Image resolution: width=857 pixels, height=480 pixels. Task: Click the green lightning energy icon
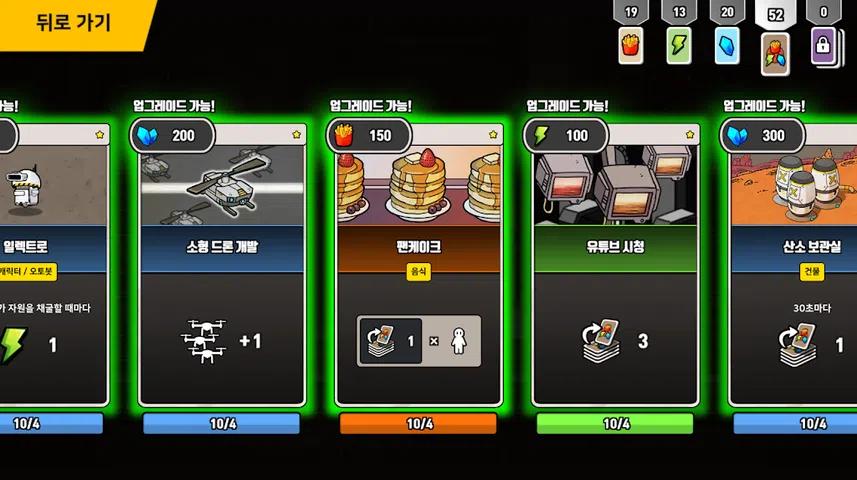pos(679,45)
